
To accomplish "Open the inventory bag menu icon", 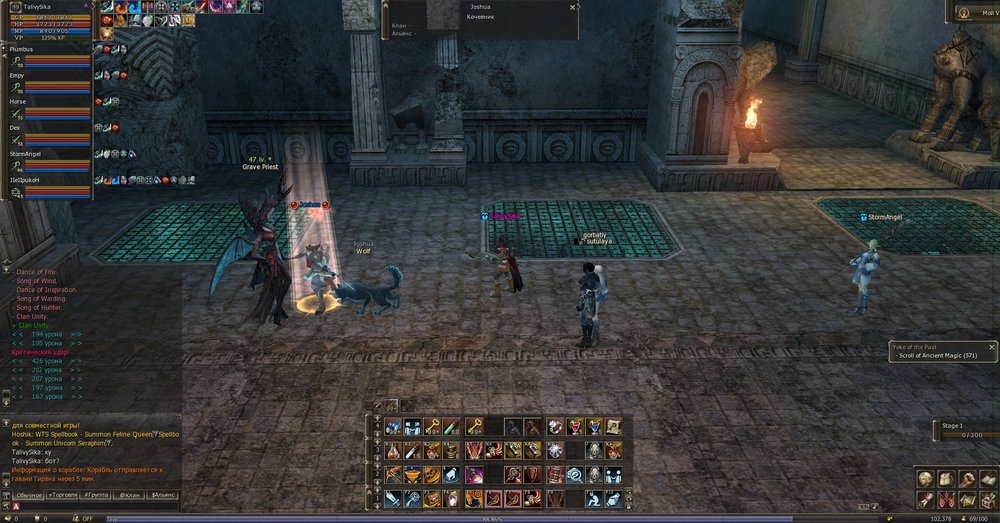I will (946, 480).
